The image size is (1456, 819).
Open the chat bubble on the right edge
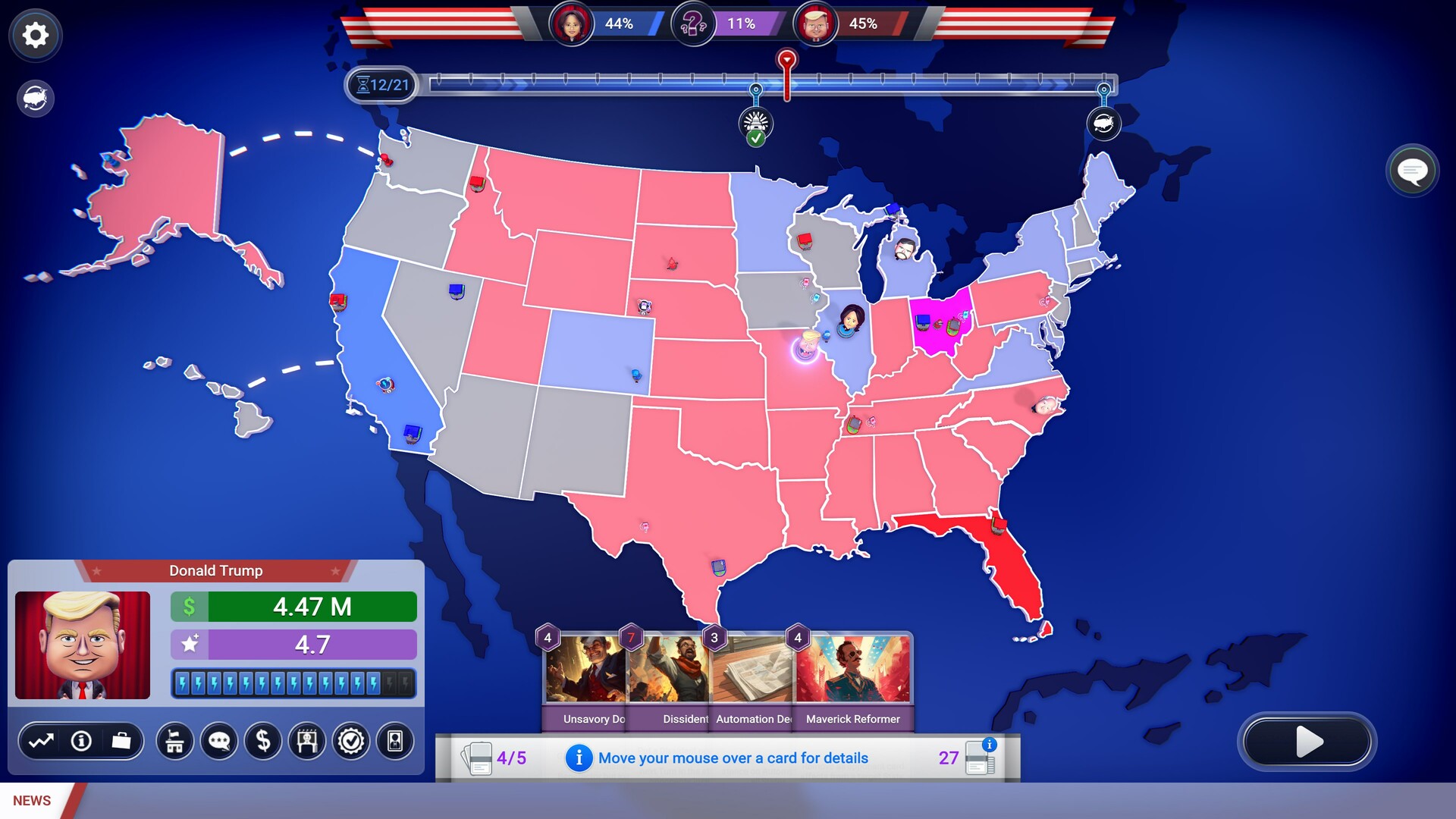[1412, 170]
